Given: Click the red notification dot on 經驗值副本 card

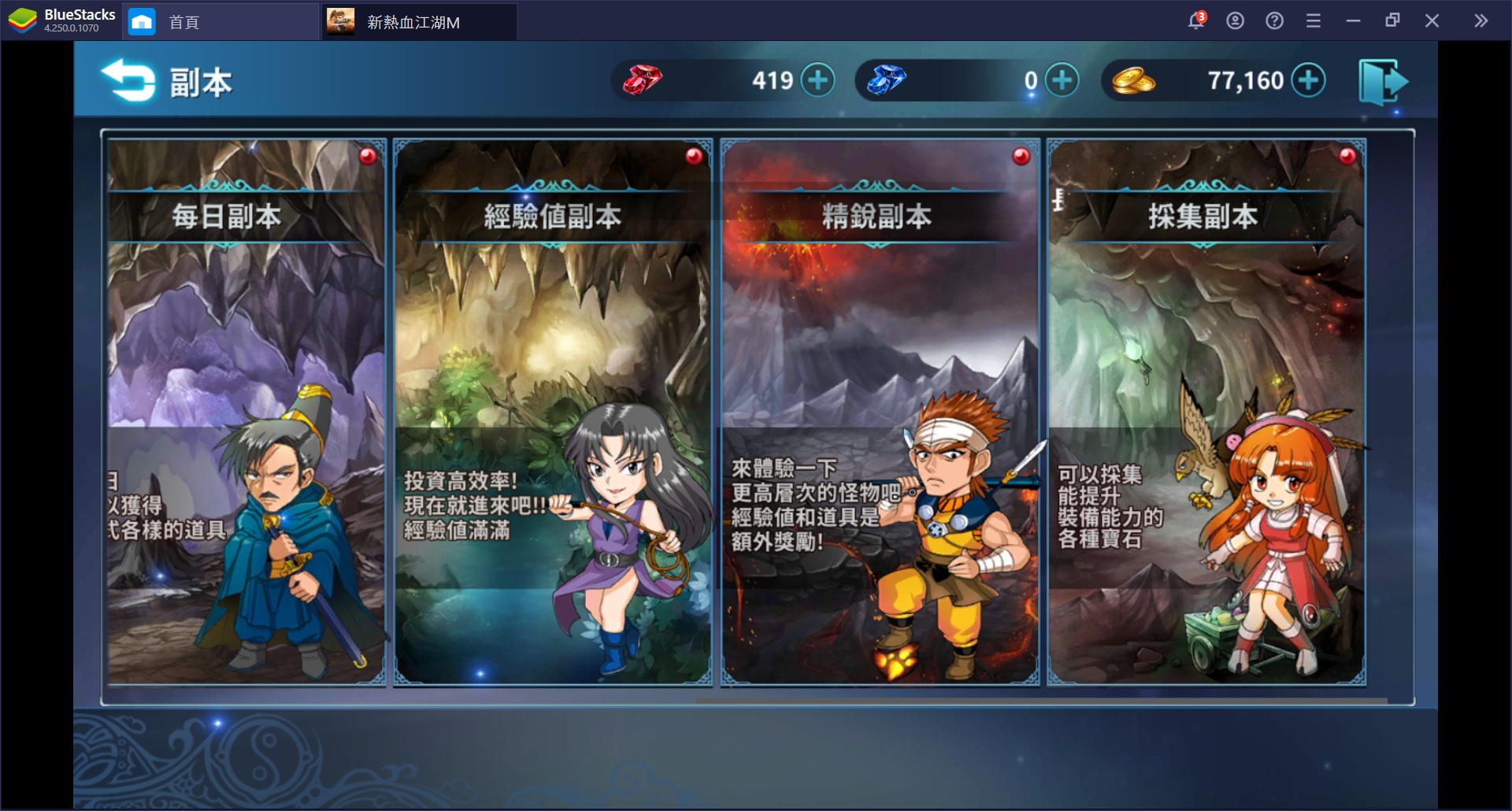Looking at the screenshot, I should click(692, 157).
